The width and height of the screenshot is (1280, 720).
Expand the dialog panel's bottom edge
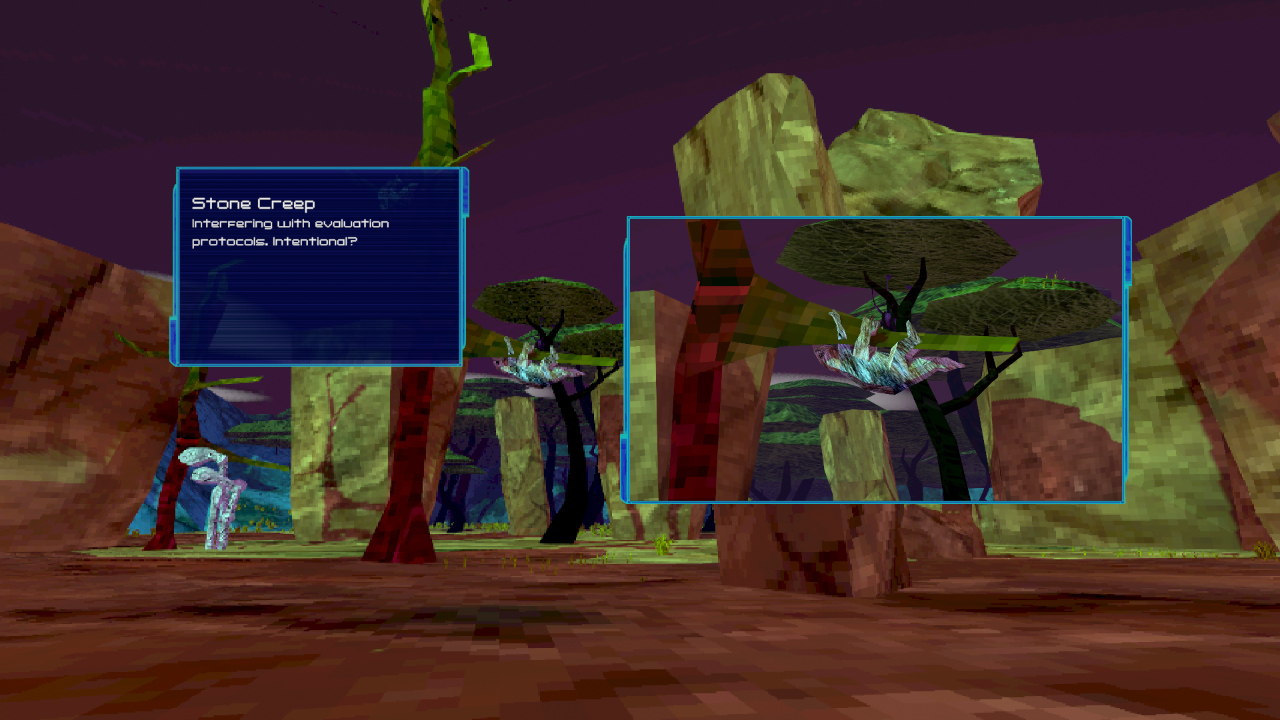pos(320,362)
